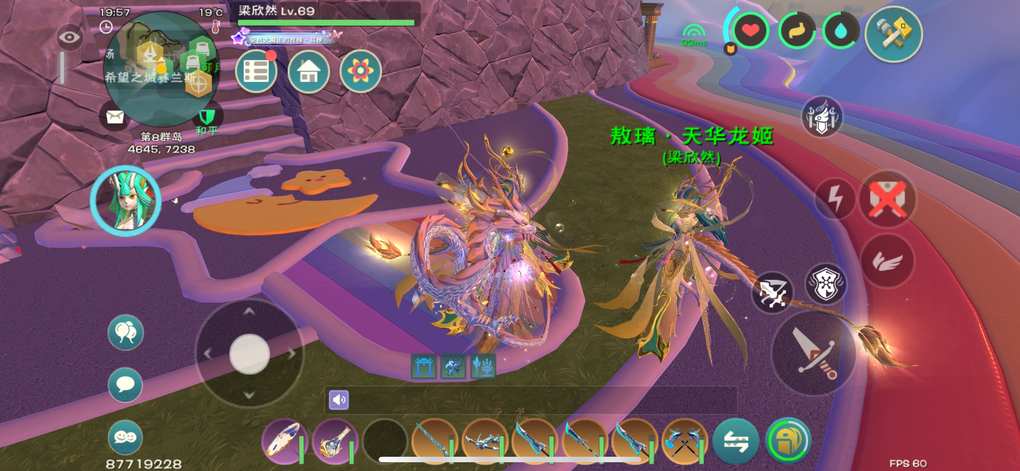Open the circular minimap
Screen dimensions: 1020x471
point(160,70)
